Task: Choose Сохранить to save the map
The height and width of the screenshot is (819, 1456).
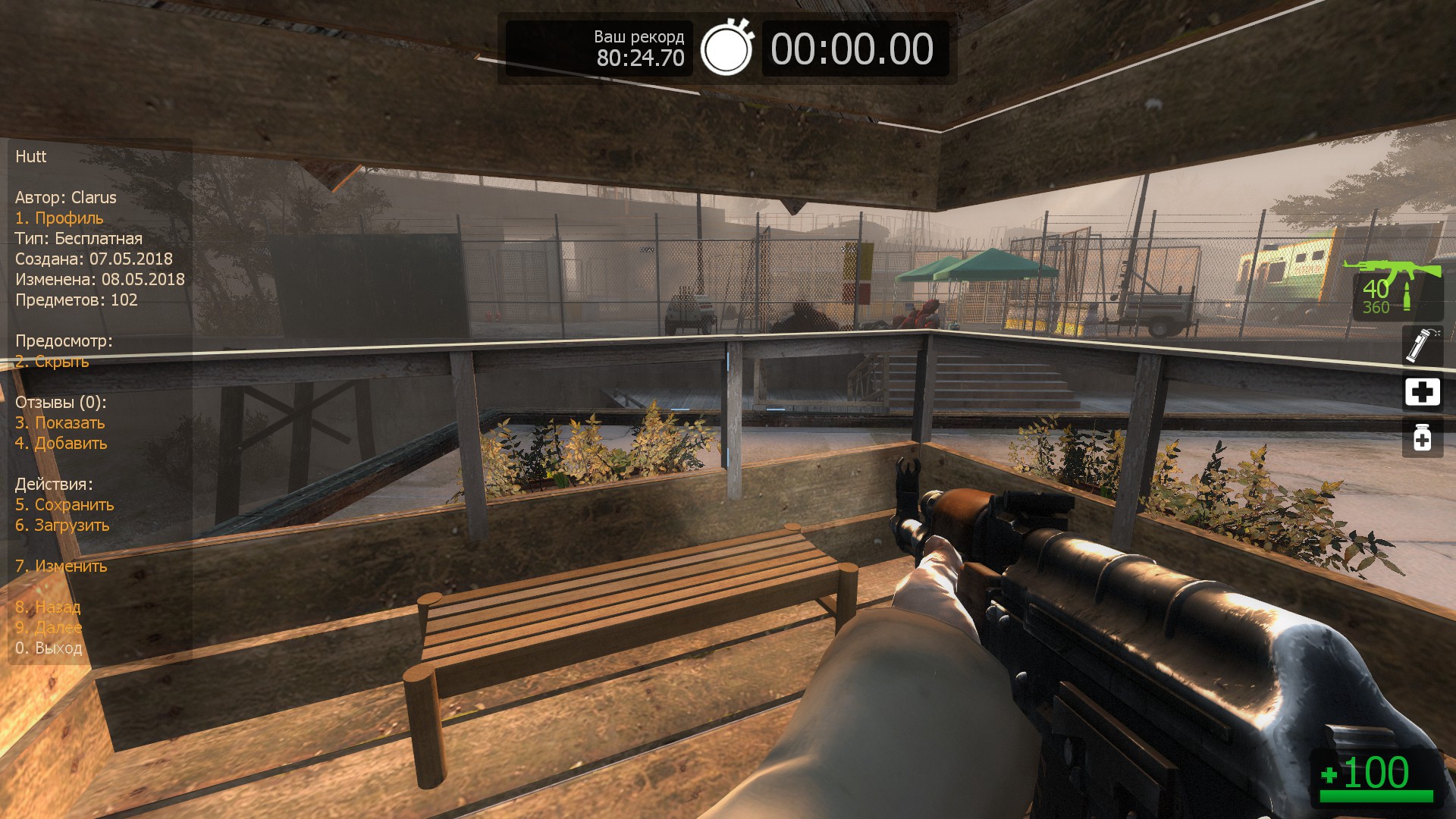Action: click(x=64, y=505)
